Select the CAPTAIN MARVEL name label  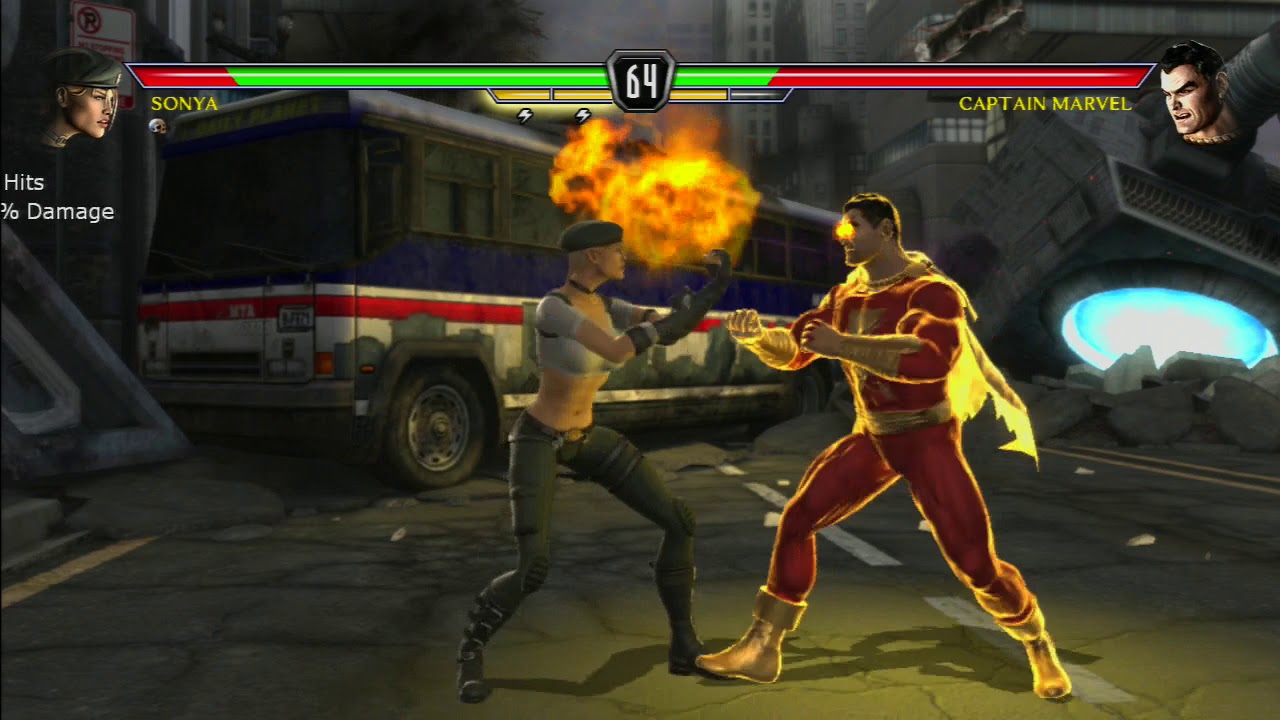pos(1045,103)
